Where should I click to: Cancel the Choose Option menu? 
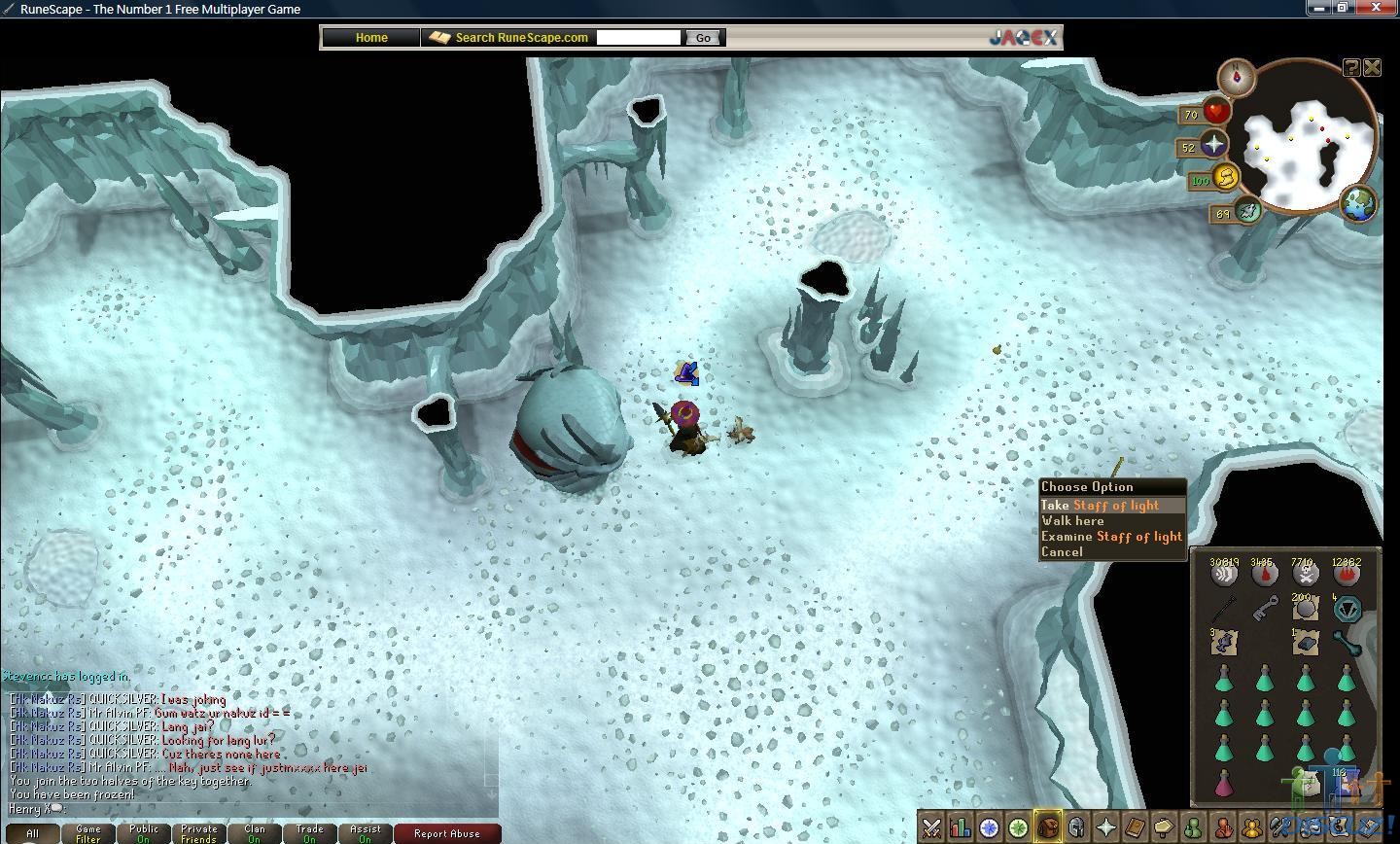coord(1062,552)
